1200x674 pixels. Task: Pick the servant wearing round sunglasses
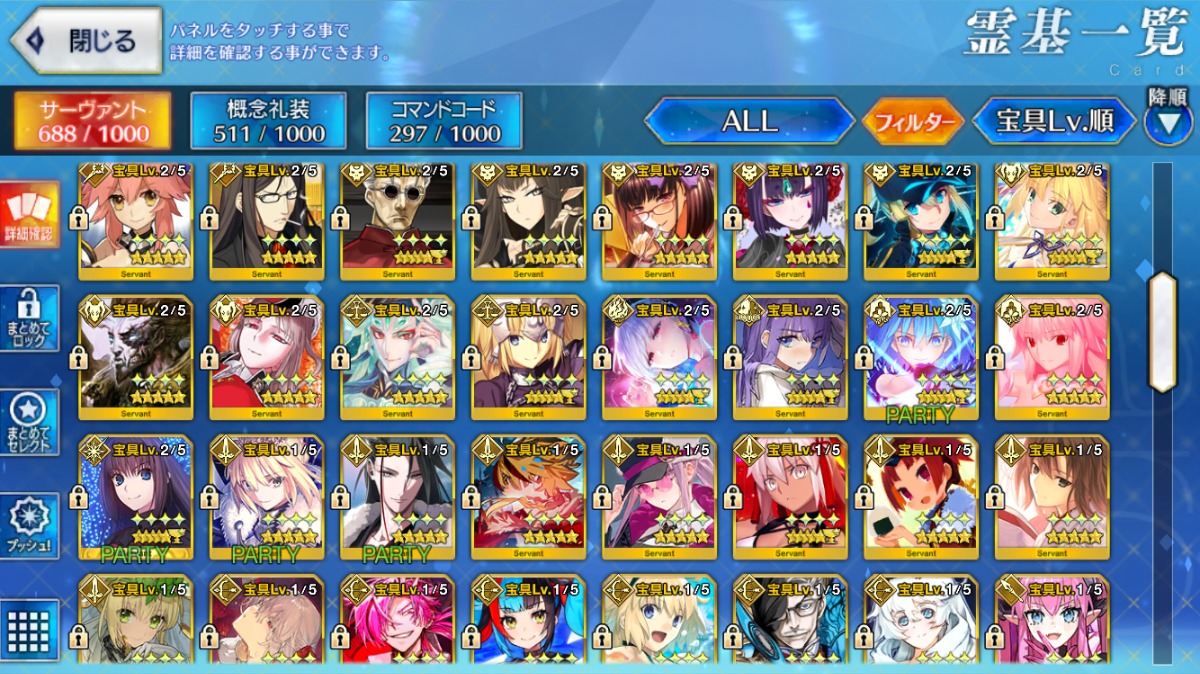coord(397,221)
